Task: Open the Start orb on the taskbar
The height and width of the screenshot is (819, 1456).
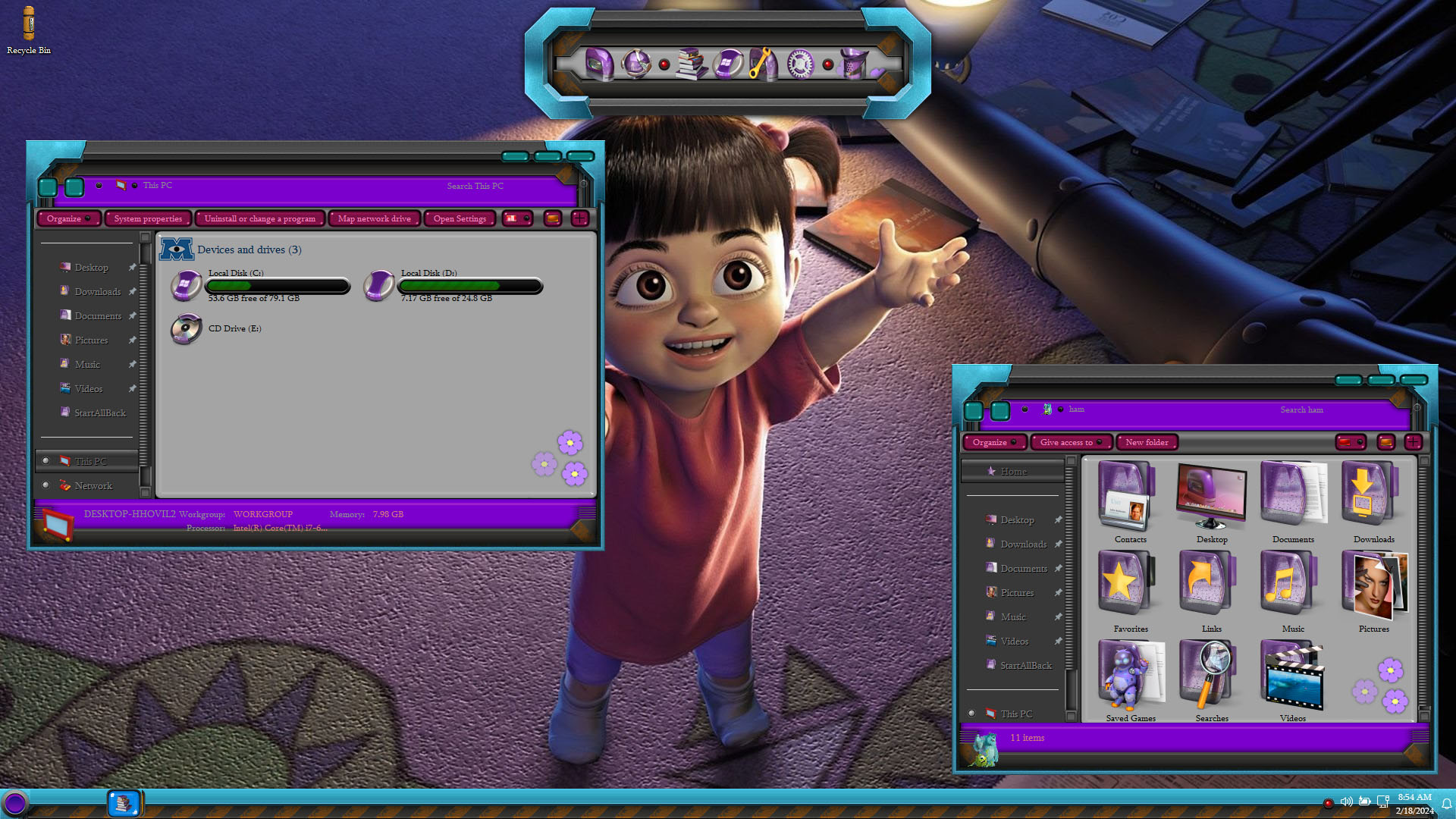Action: (15, 803)
